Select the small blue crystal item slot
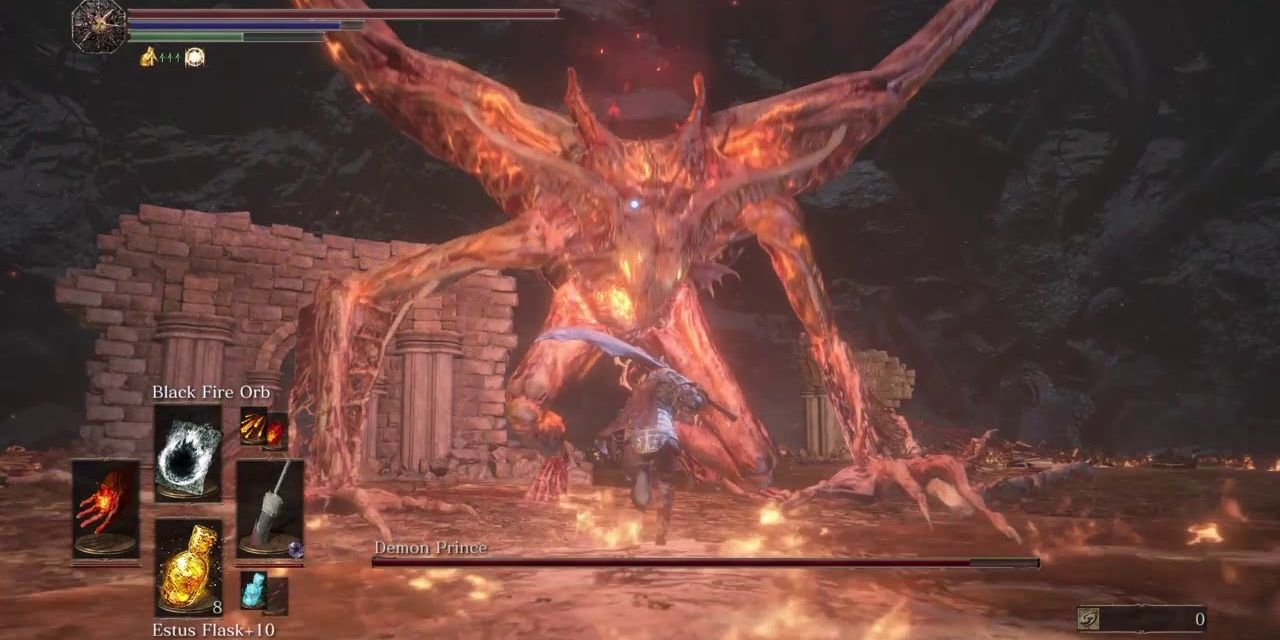1280x640 pixels. pyautogui.click(x=253, y=592)
